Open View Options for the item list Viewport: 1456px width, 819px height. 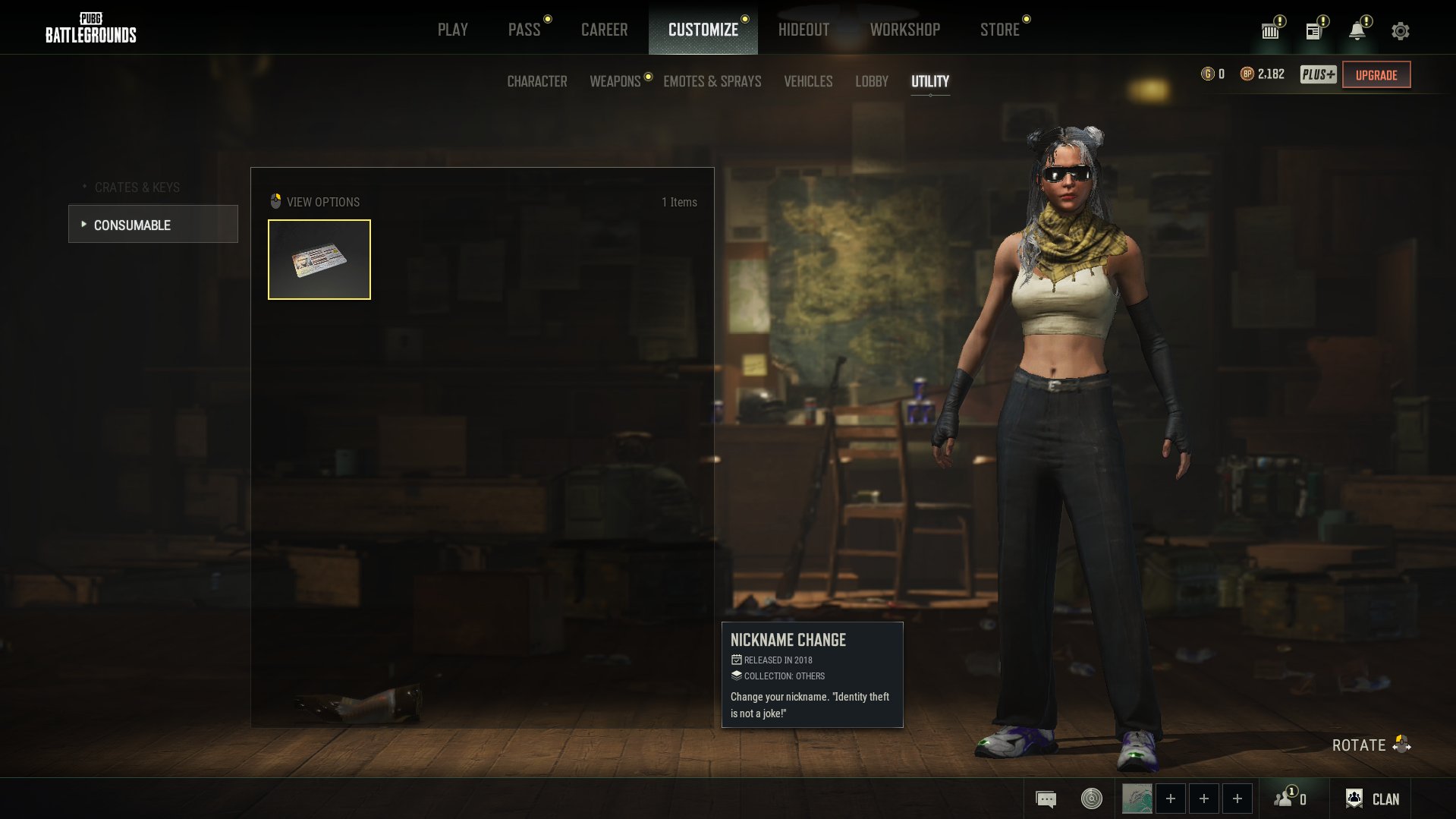coord(315,202)
